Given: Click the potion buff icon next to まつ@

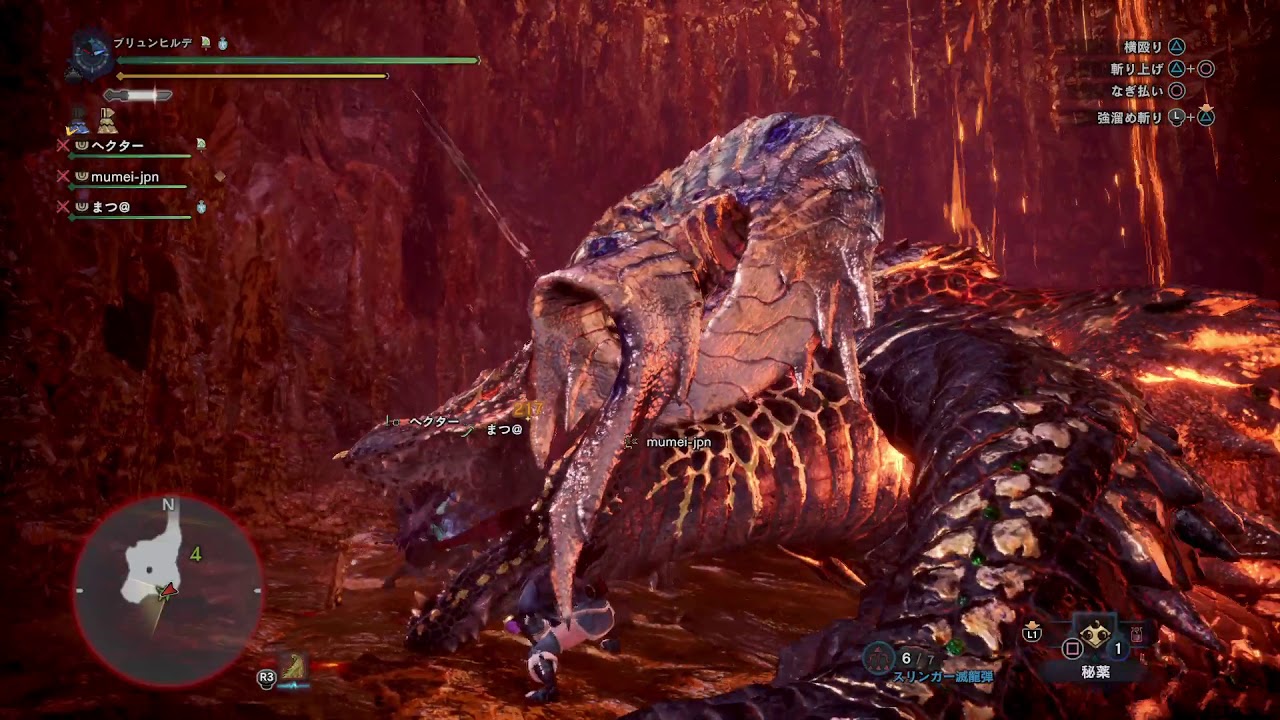Looking at the screenshot, I should (200, 206).
